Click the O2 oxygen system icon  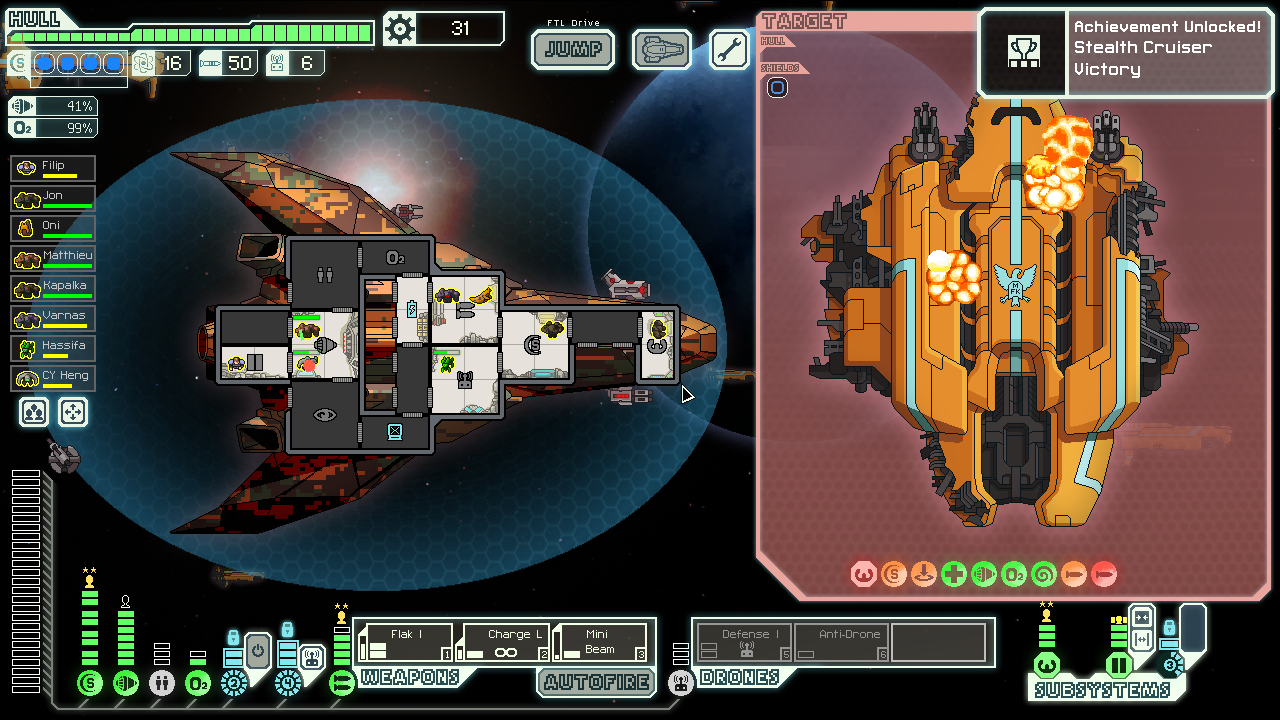click(x=198, y=683)
